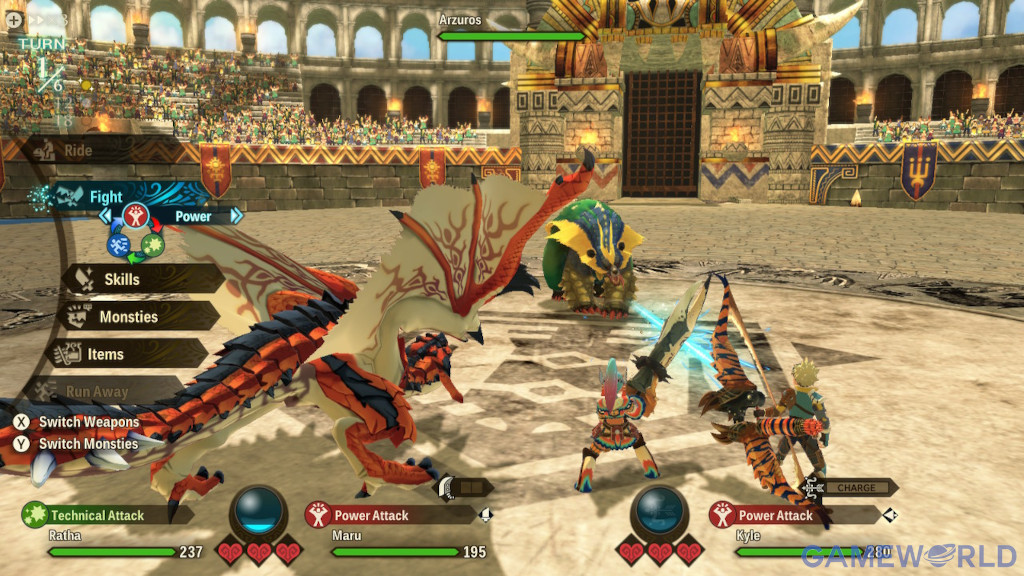Open the Skills menu
The height and width of the screenshot is (576, 1024).
point(122,279)
